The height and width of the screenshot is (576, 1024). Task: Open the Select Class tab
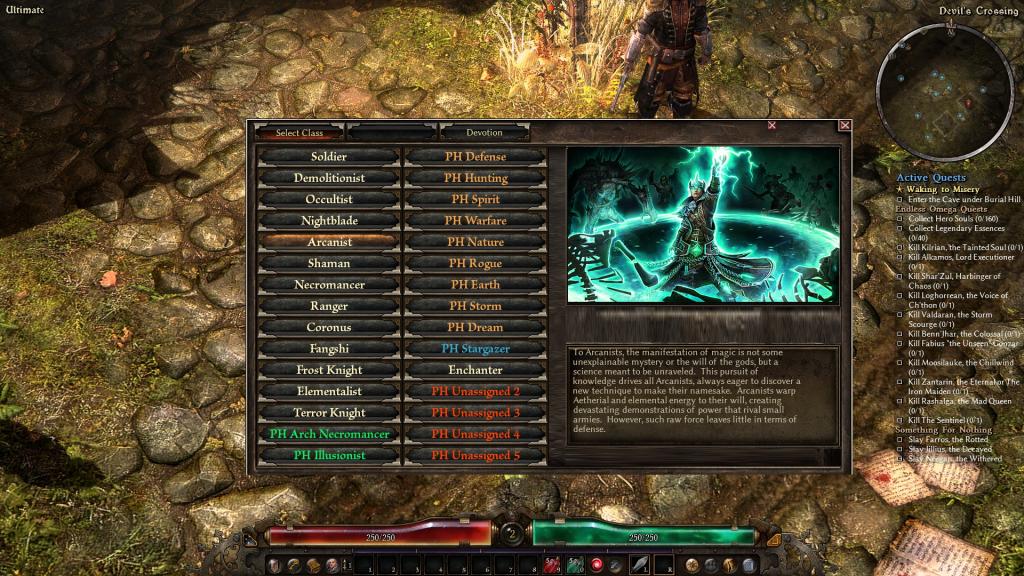[x=299, y=132]
